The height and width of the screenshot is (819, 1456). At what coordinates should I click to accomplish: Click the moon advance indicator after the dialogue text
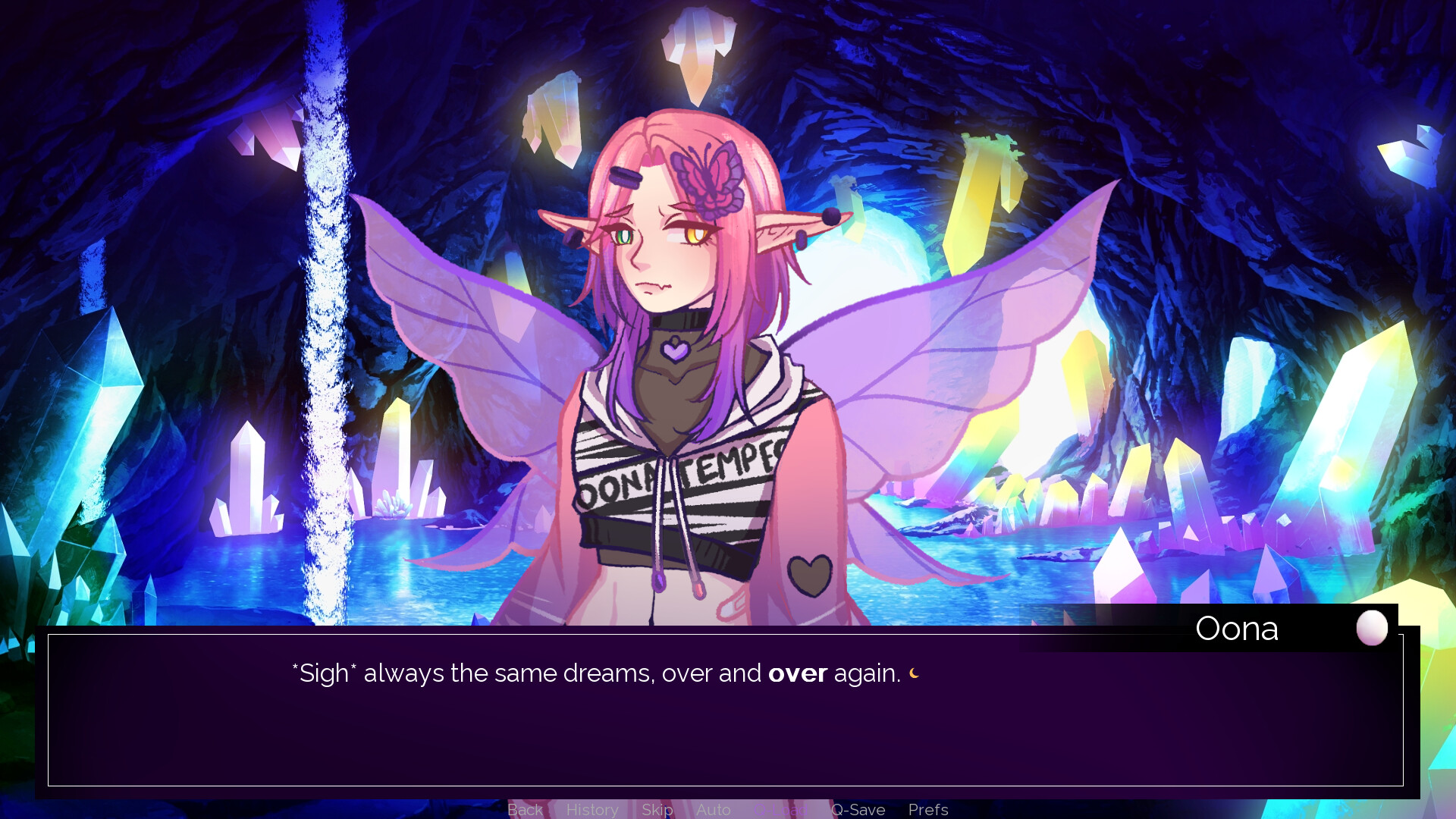point(914,673)
